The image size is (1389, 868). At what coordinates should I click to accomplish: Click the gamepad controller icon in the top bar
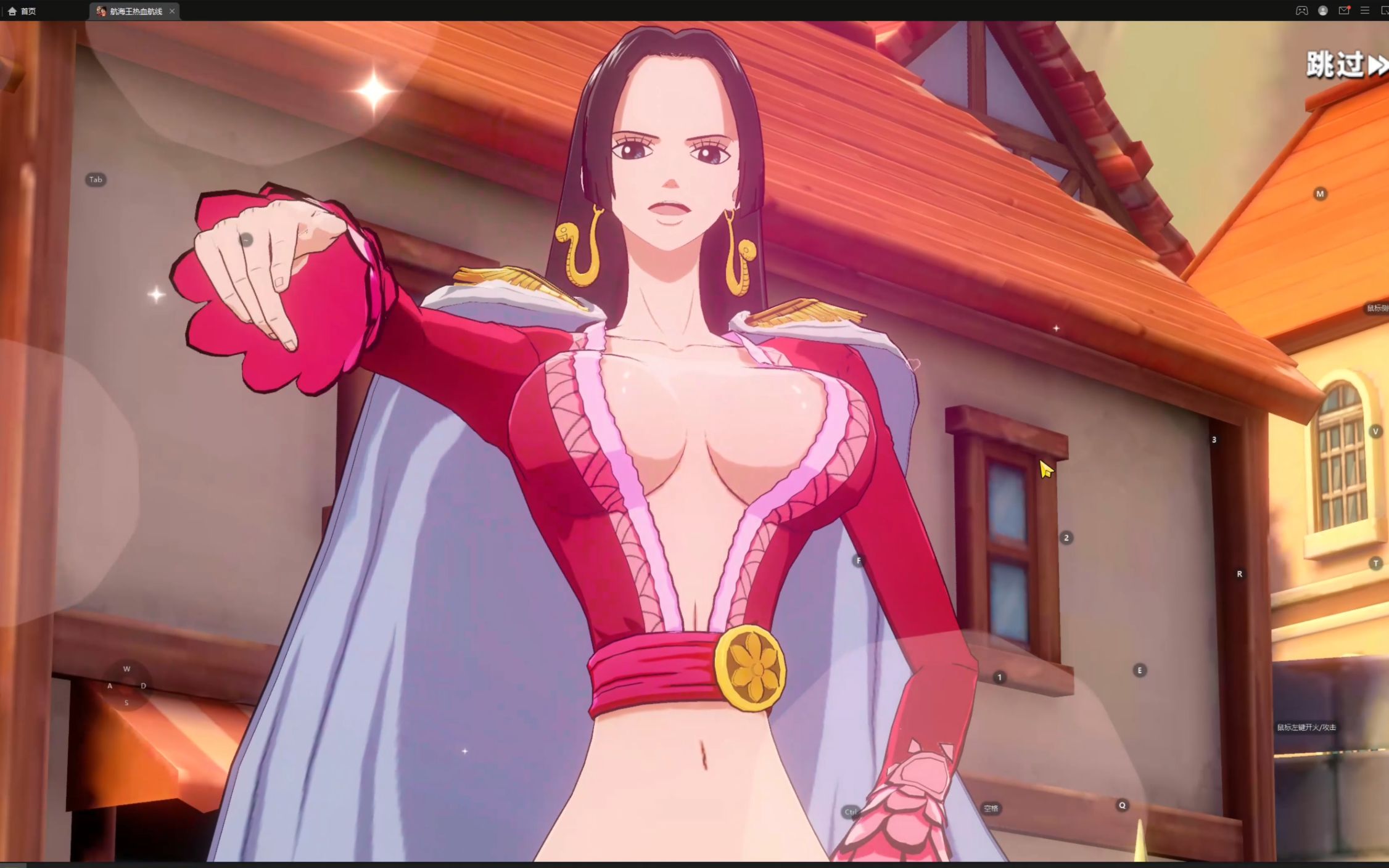coord(1300,10)
